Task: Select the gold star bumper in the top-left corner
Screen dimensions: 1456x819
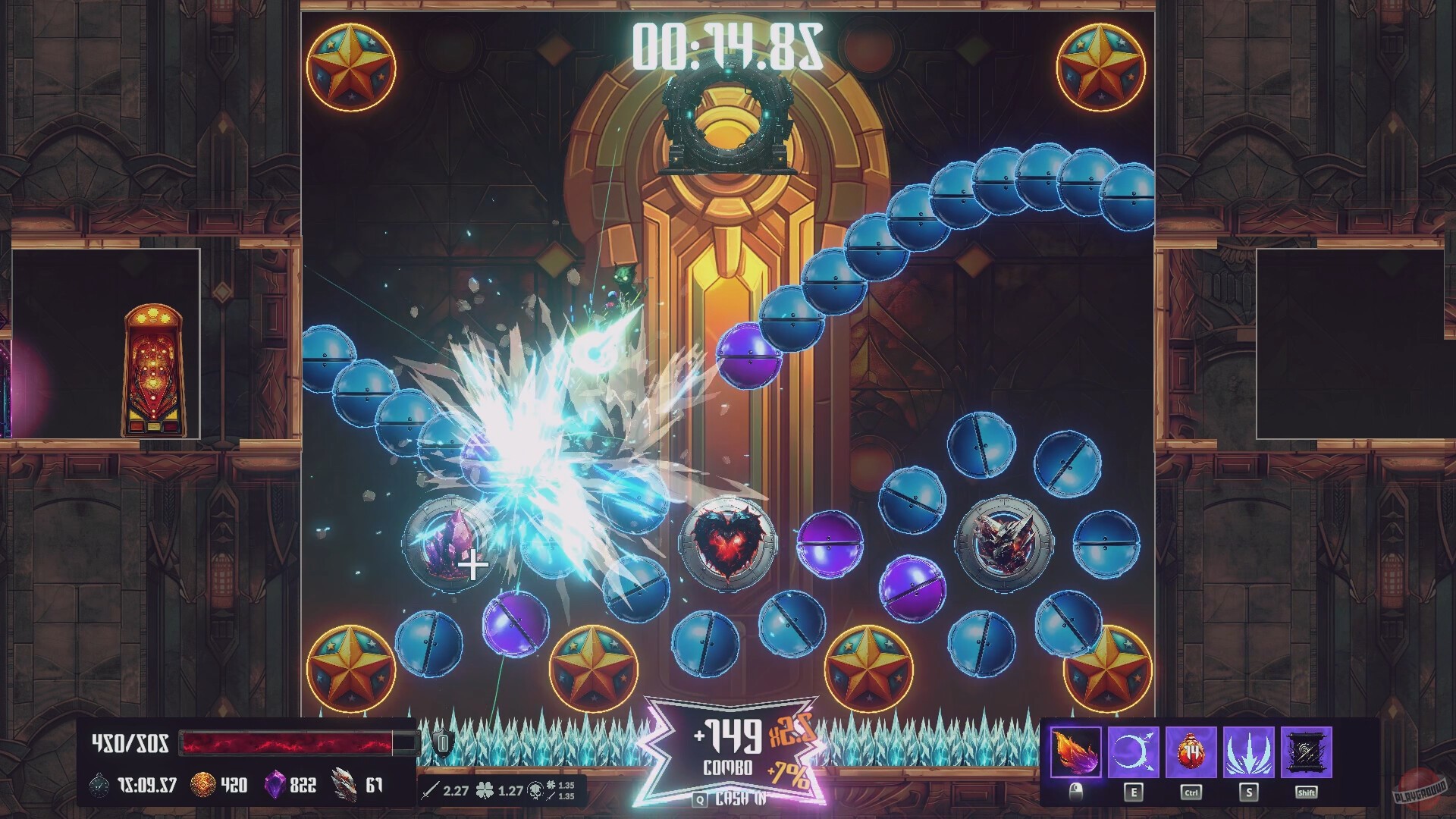Action: [350, 67]
